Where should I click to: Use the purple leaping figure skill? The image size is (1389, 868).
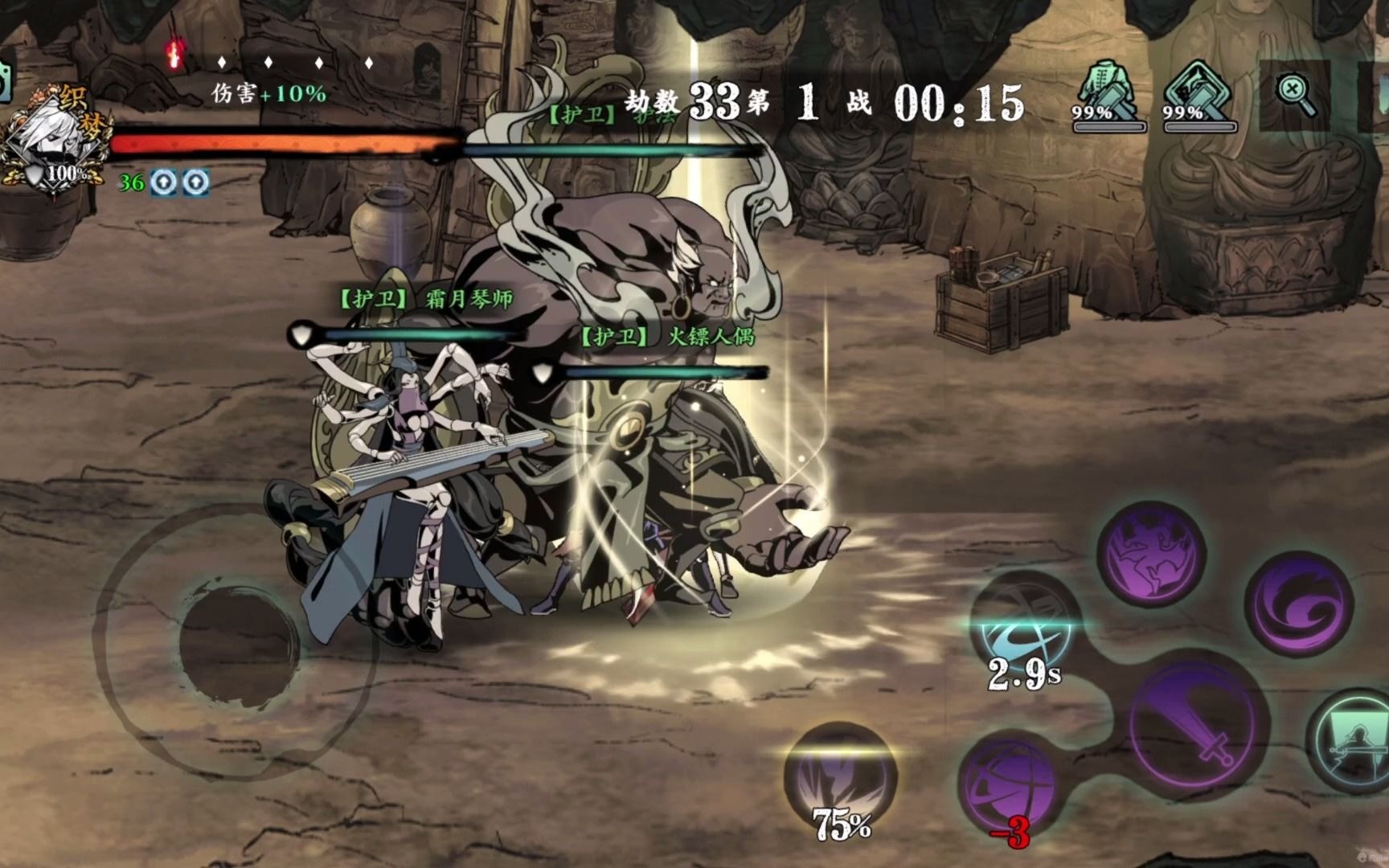(x=1151, y=546)
